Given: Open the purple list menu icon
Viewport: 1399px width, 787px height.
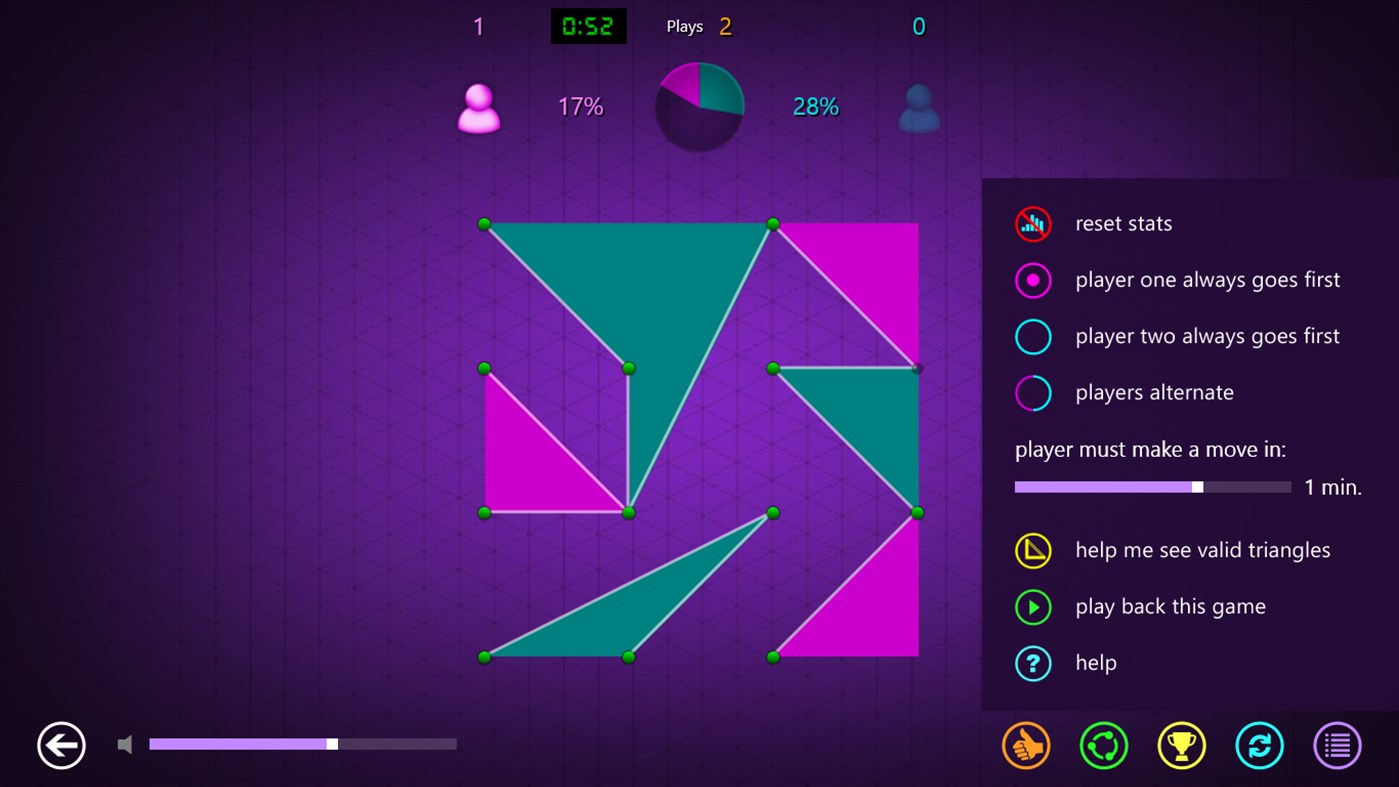Looking at the screenshot, I should [x=1337, y=745].
